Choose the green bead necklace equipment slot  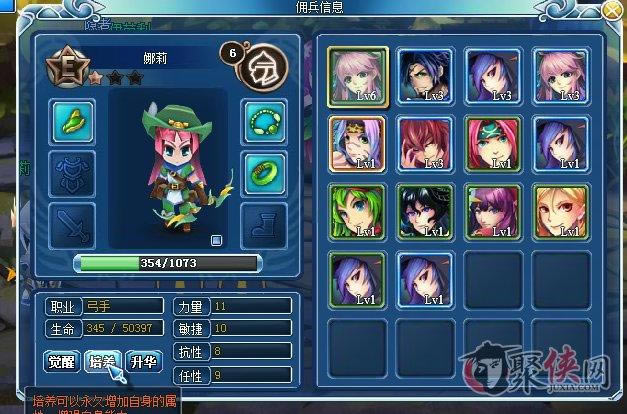coord(263,124)
